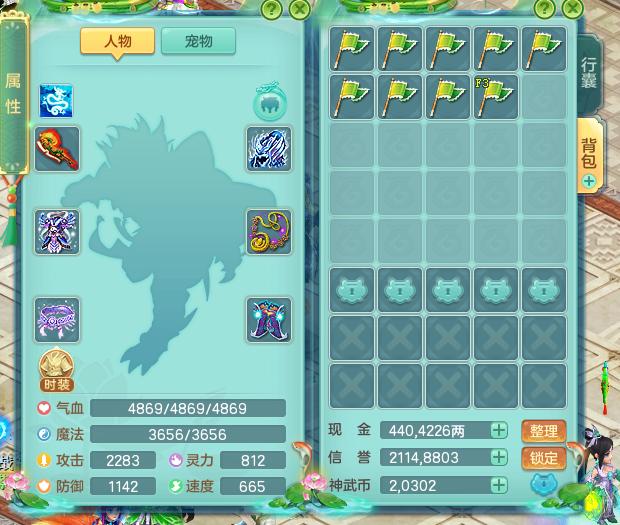Viewport: 620px width, 525px height.
Task: Add more 现金 cash with plus button
Action: (498, 431)
